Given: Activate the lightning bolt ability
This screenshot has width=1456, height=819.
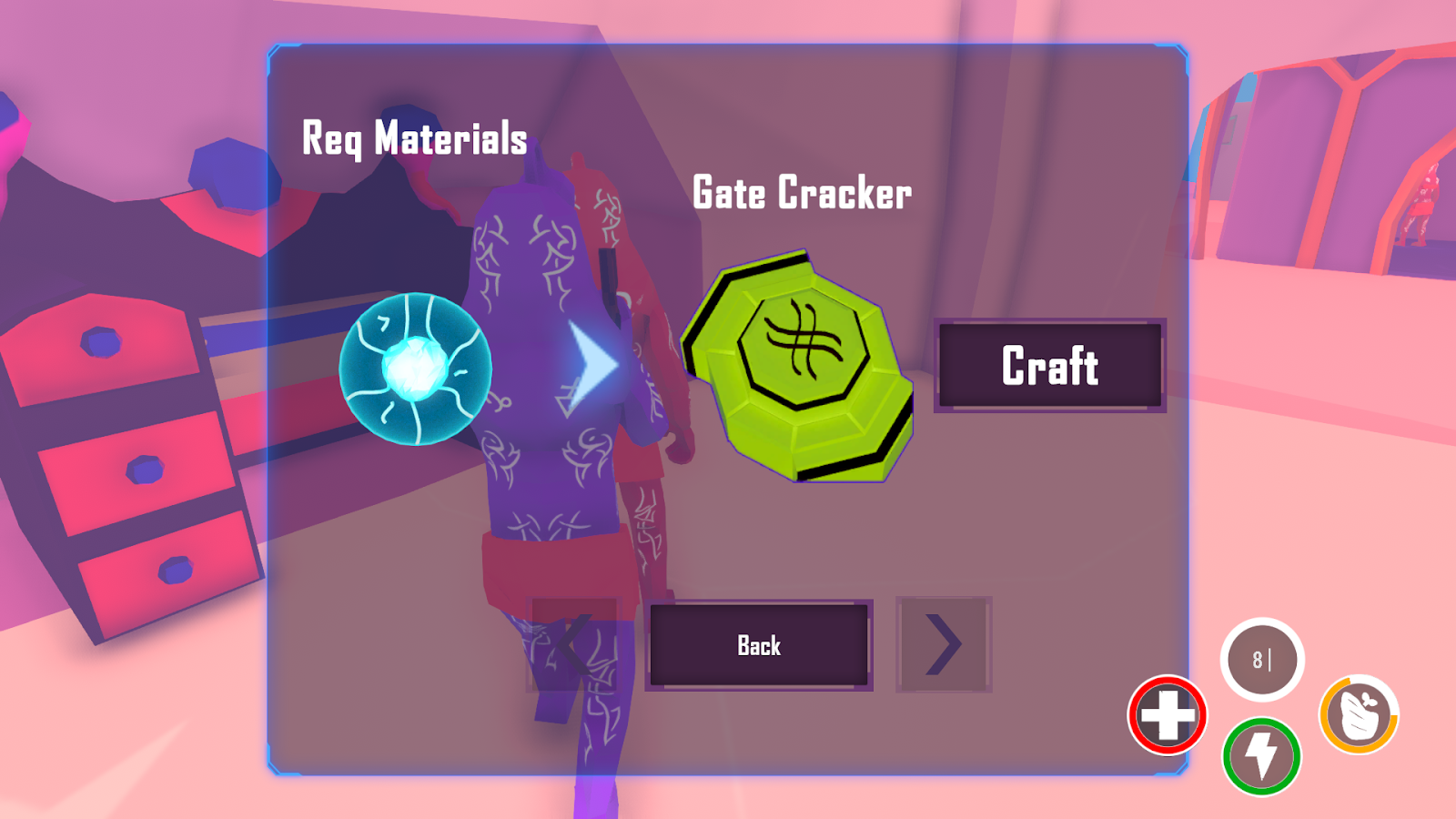Looking at the screenshot, I should pos(1261,756).
